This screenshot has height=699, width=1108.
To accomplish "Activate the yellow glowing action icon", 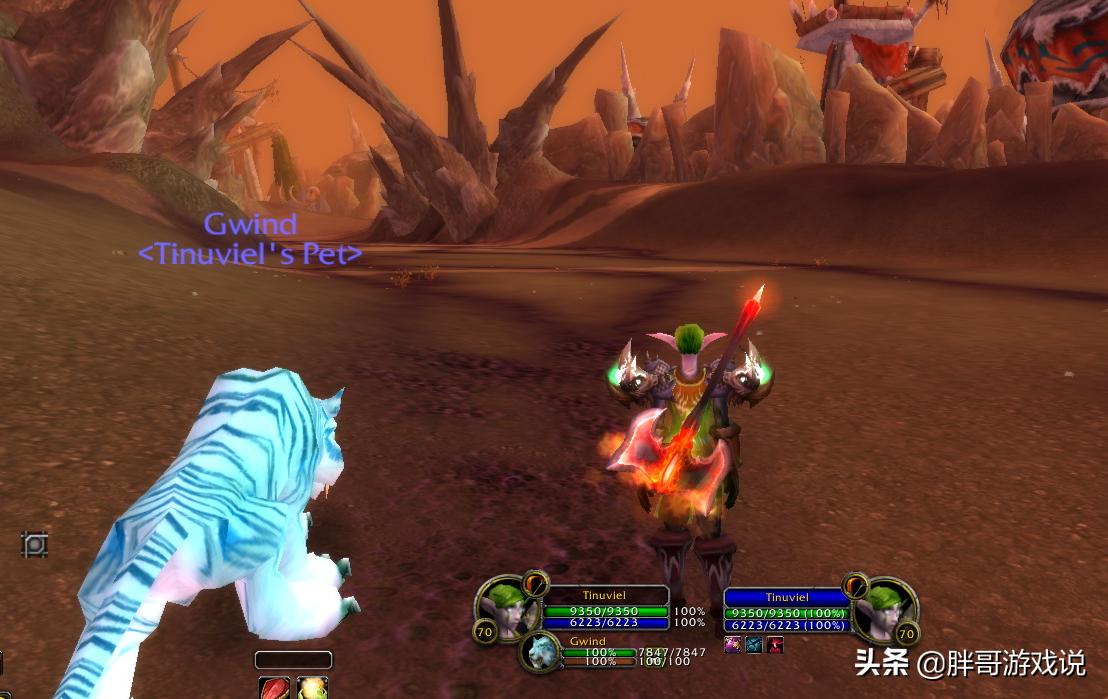I will pos(312,688).
